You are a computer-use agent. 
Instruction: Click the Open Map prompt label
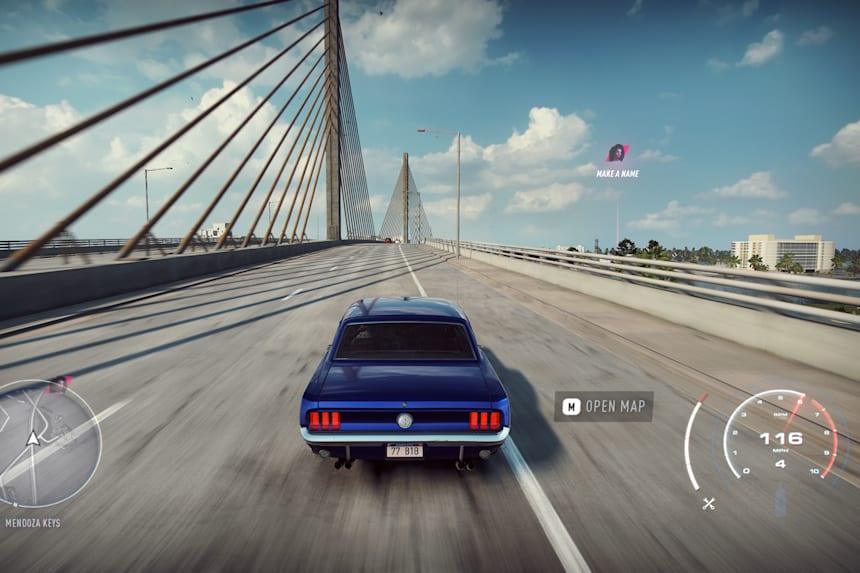pyautogui.click(x=604, y=406)
